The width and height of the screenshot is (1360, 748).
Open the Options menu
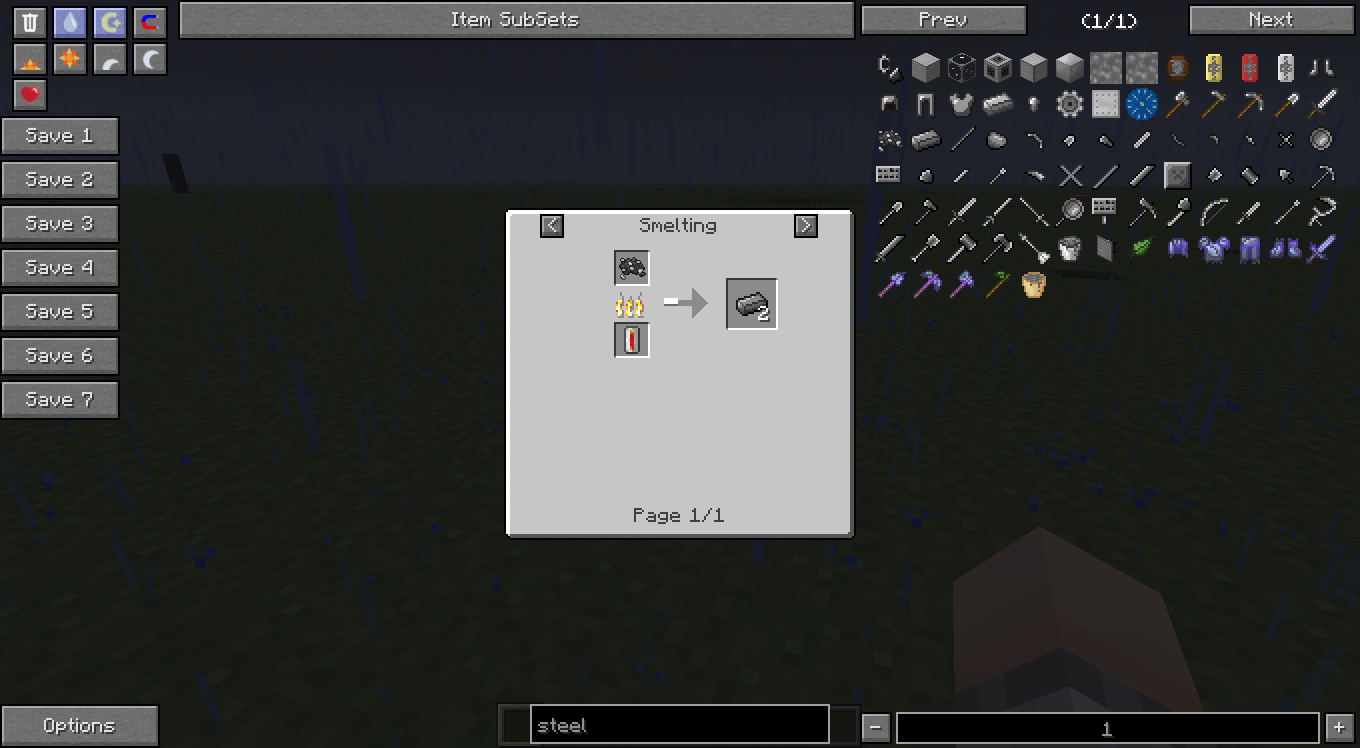coord(79,726)
